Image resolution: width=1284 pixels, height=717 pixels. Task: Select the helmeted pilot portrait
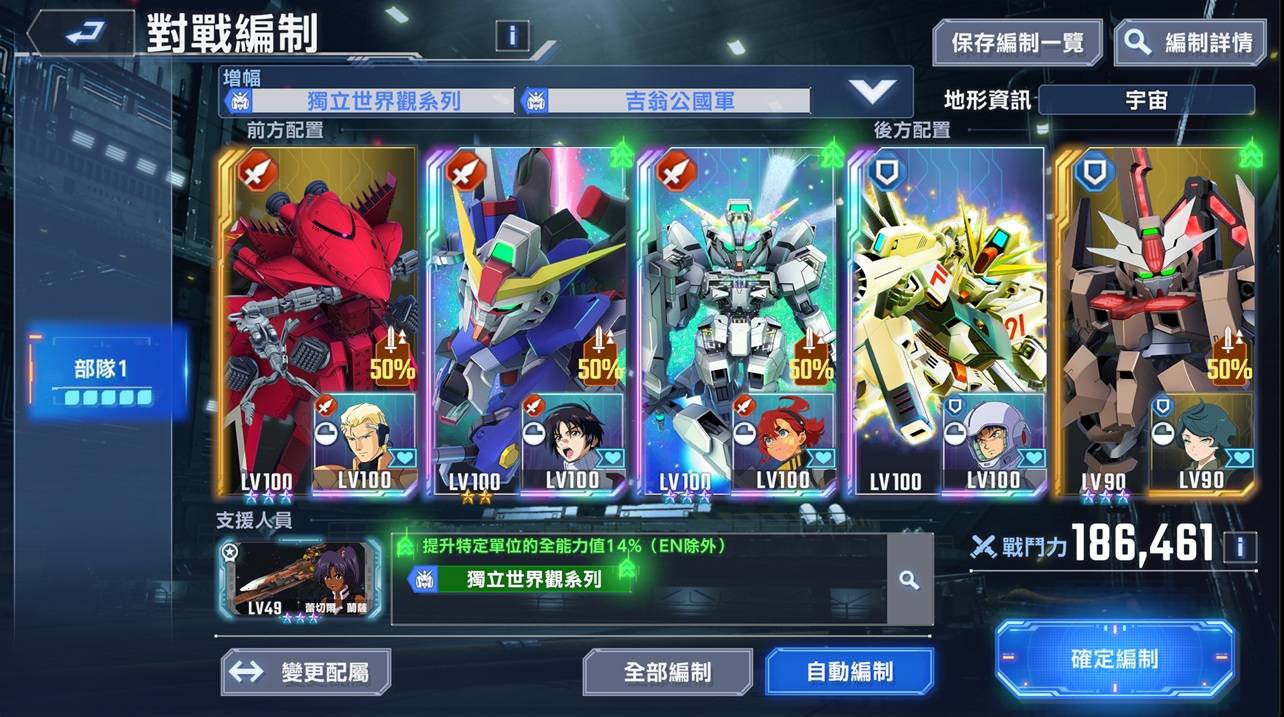click(994, 438)
